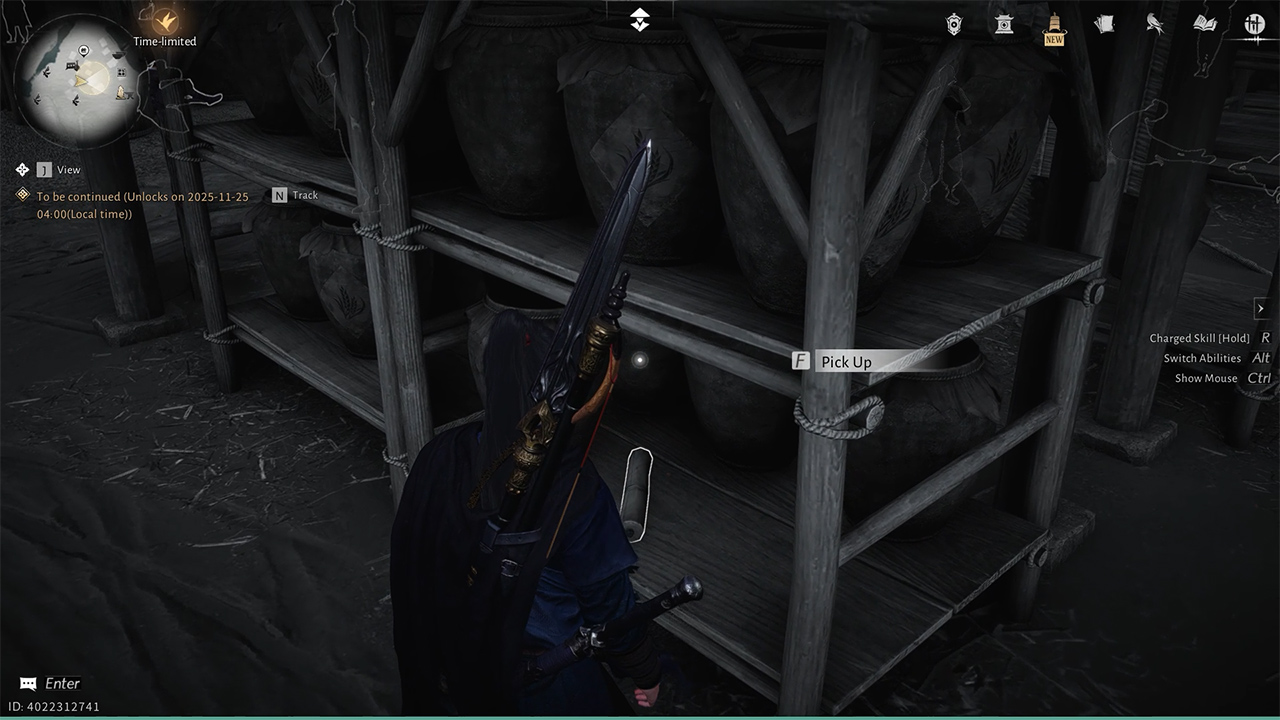
Task: Open the stacked papers icon
Action: coord(1104,24)
